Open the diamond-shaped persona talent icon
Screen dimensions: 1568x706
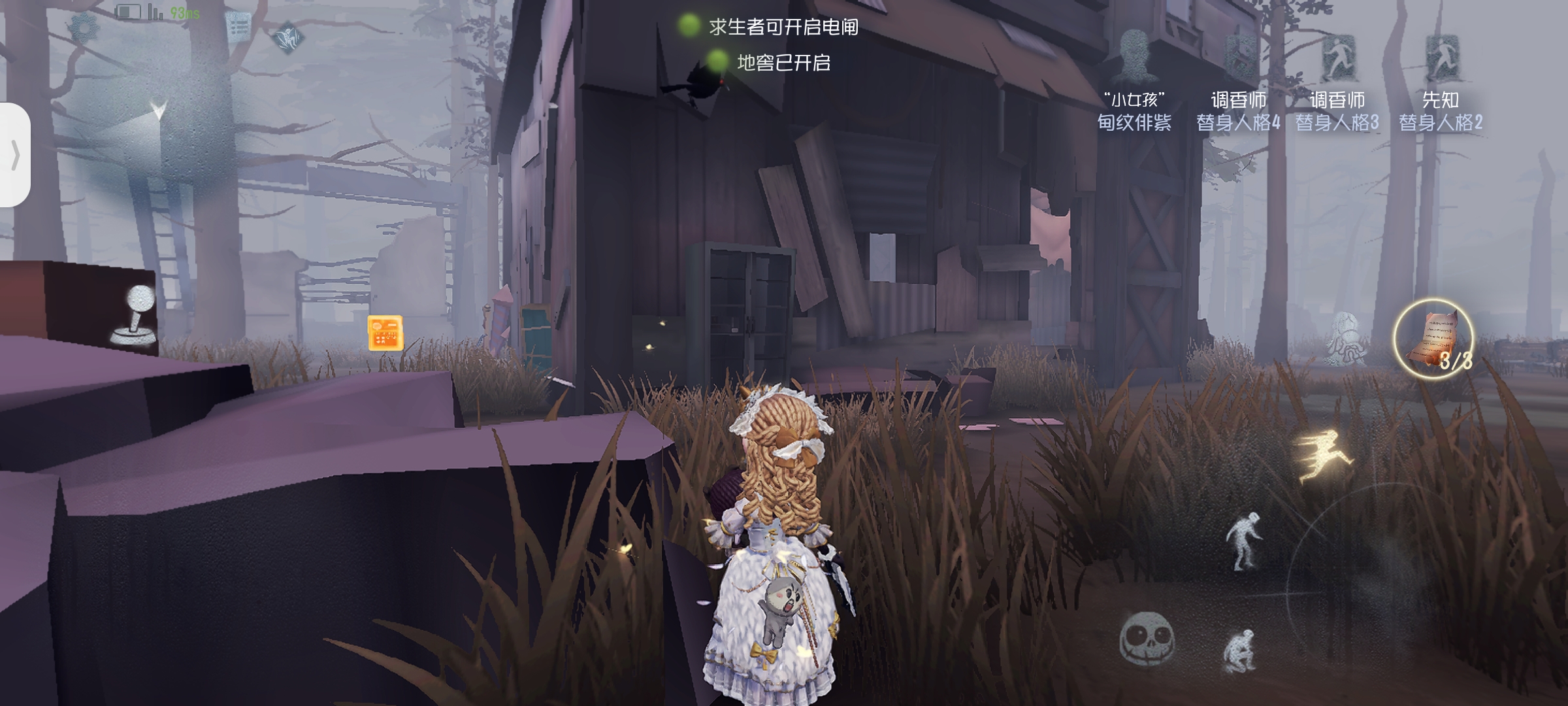pos(287,37)
